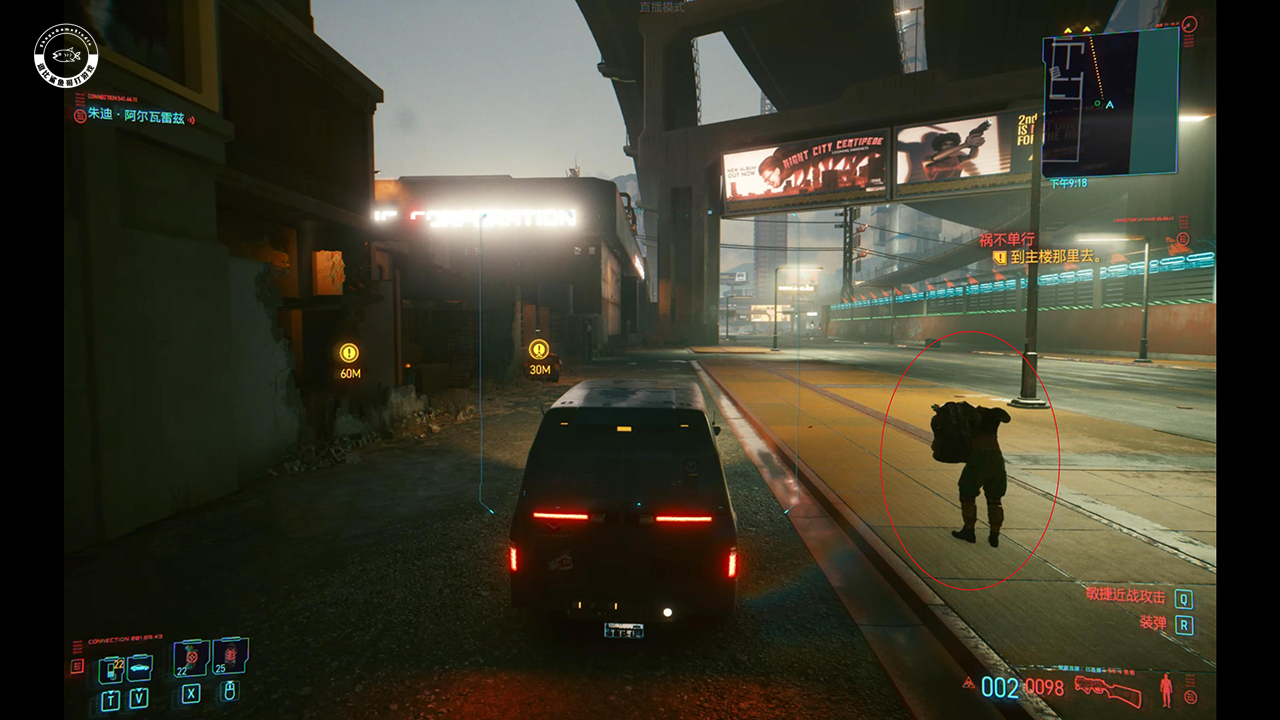Open the minimap in the corner
The image size is (1280, 720).
click(x=1110, y=102)
